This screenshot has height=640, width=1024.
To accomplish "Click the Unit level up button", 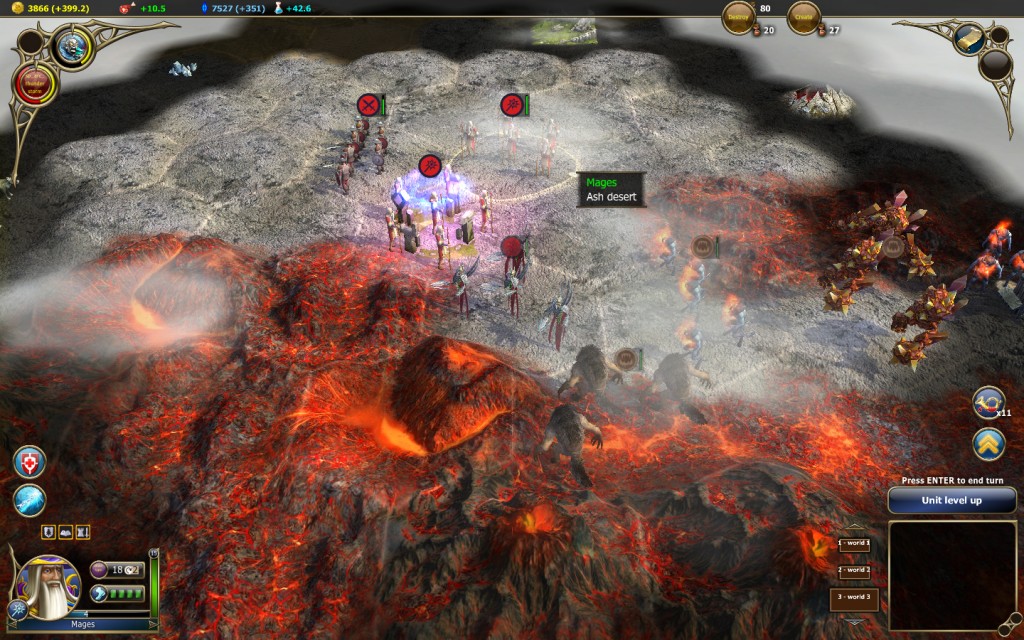I will pyautogui.click(x=951, y=500).
